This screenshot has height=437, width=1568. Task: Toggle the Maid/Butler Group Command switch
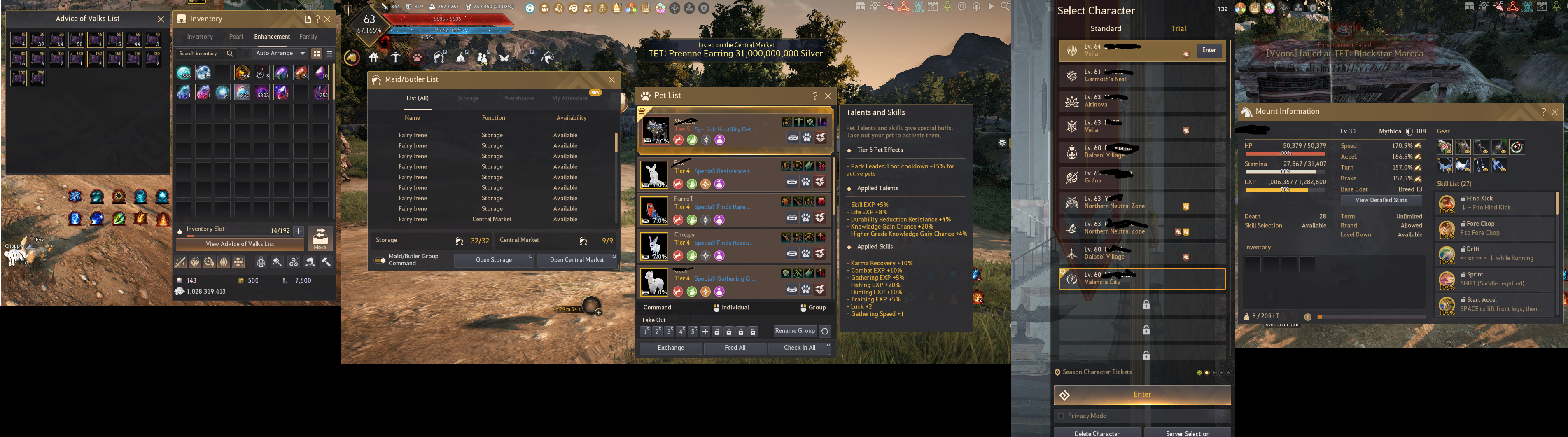(x=380, y=260)
